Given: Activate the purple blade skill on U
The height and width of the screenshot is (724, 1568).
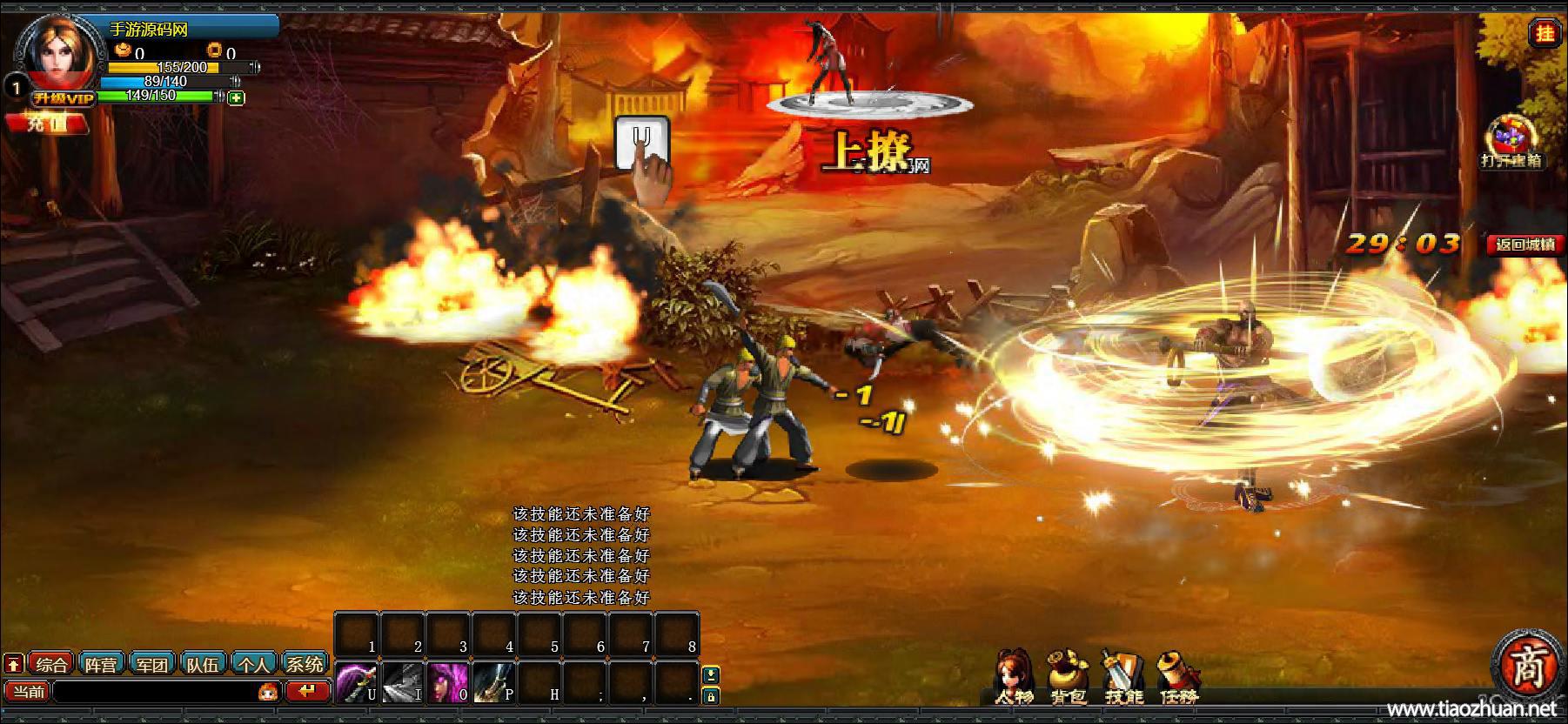Looking at the screenshot, I should tap(357, 682).
